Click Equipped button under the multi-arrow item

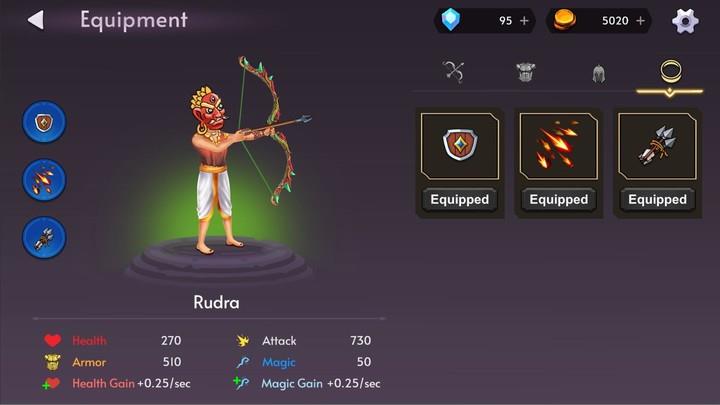coord(657,199)
